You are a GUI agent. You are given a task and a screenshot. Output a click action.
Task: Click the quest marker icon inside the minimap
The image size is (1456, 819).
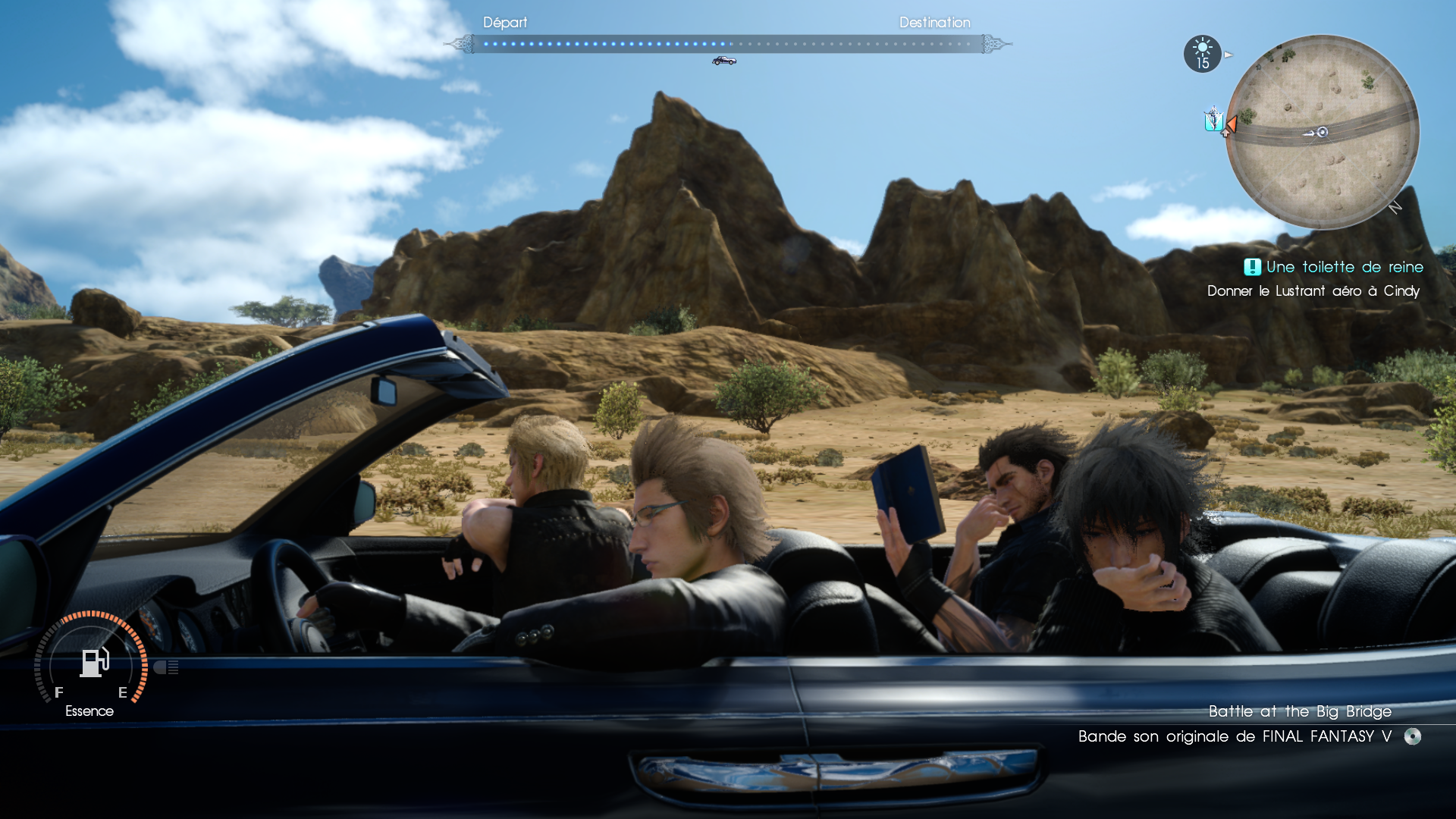pyautogui.click(x=1213, y=120)
